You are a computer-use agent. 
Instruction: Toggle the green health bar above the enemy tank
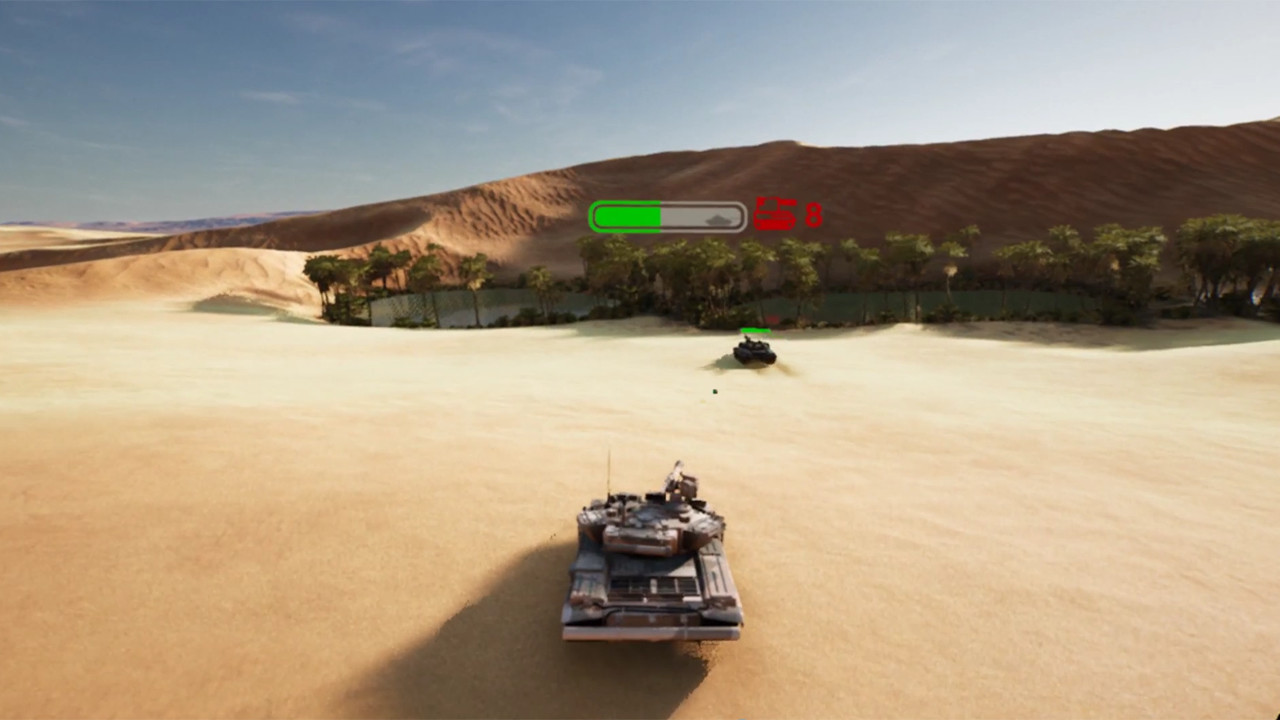(755, 329)
